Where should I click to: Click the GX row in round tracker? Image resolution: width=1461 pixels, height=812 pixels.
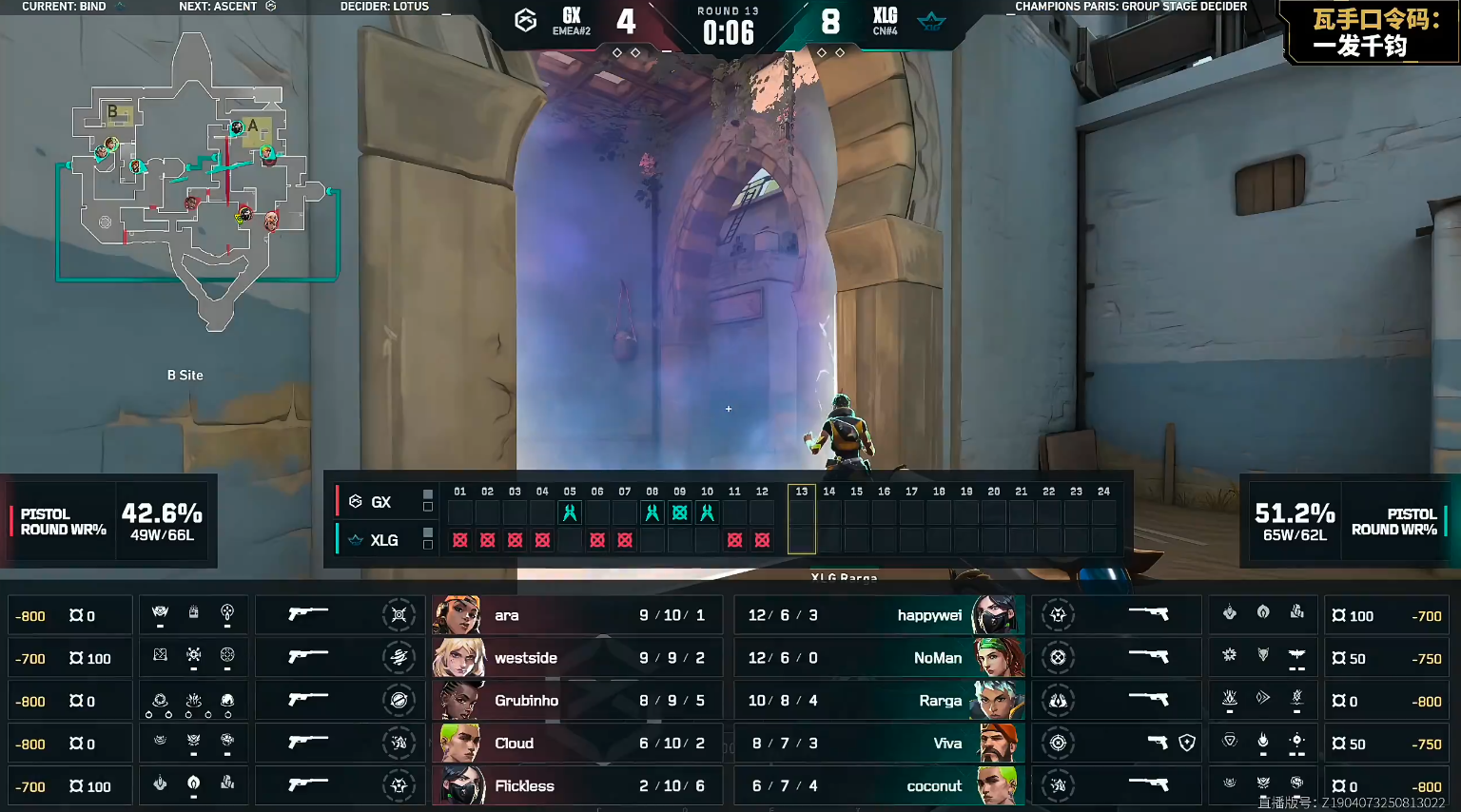380,502
